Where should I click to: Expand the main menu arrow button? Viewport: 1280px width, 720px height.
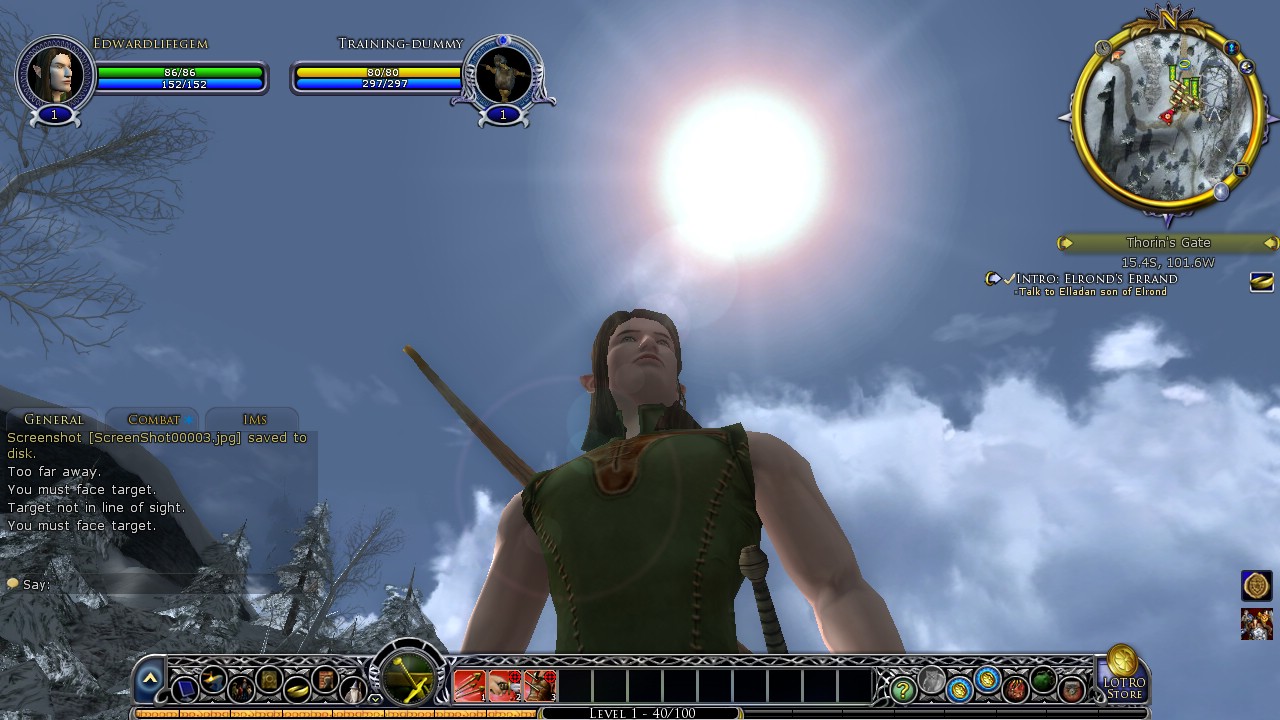click(x=150, y=678)
